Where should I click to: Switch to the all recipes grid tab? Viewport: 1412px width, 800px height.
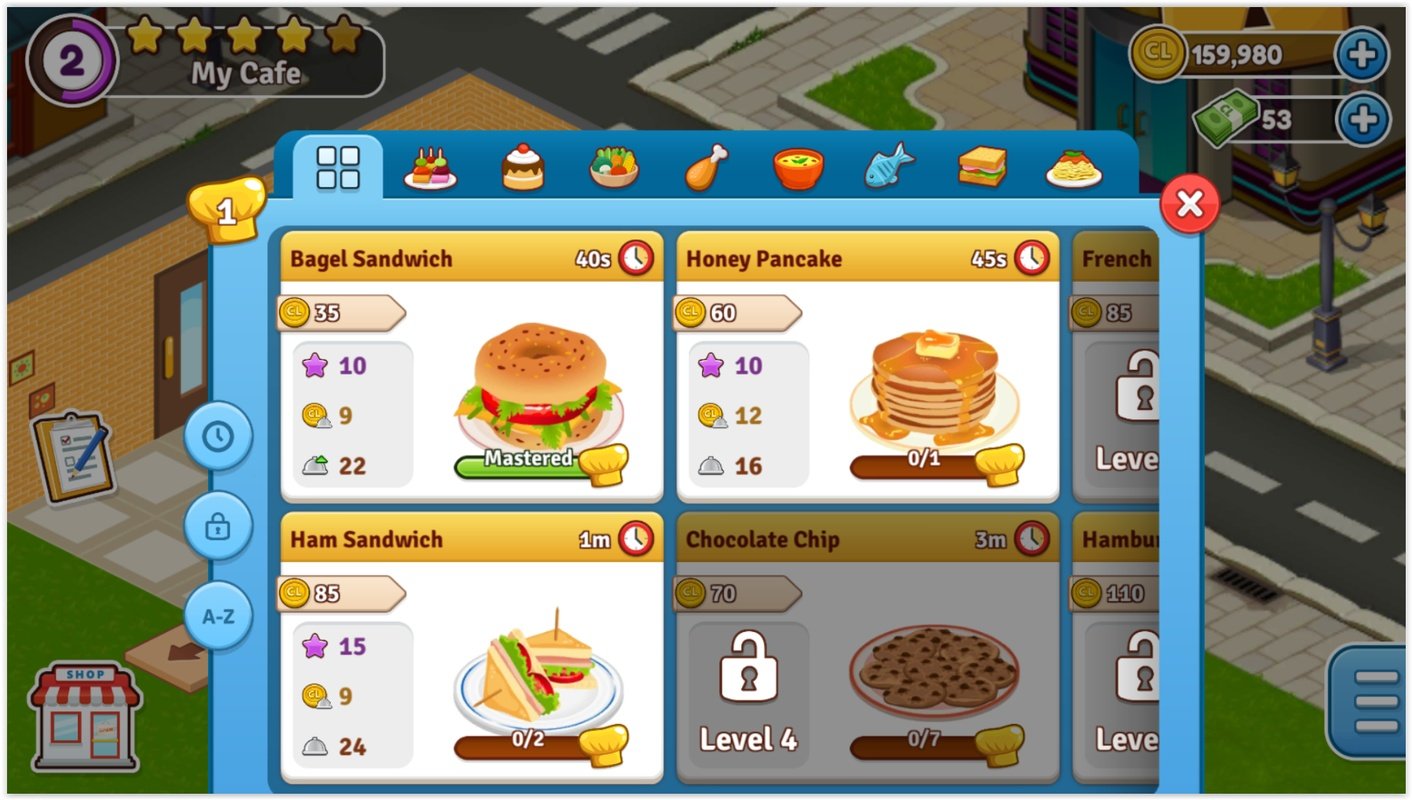pyautogui.click(x=338, y=166)
